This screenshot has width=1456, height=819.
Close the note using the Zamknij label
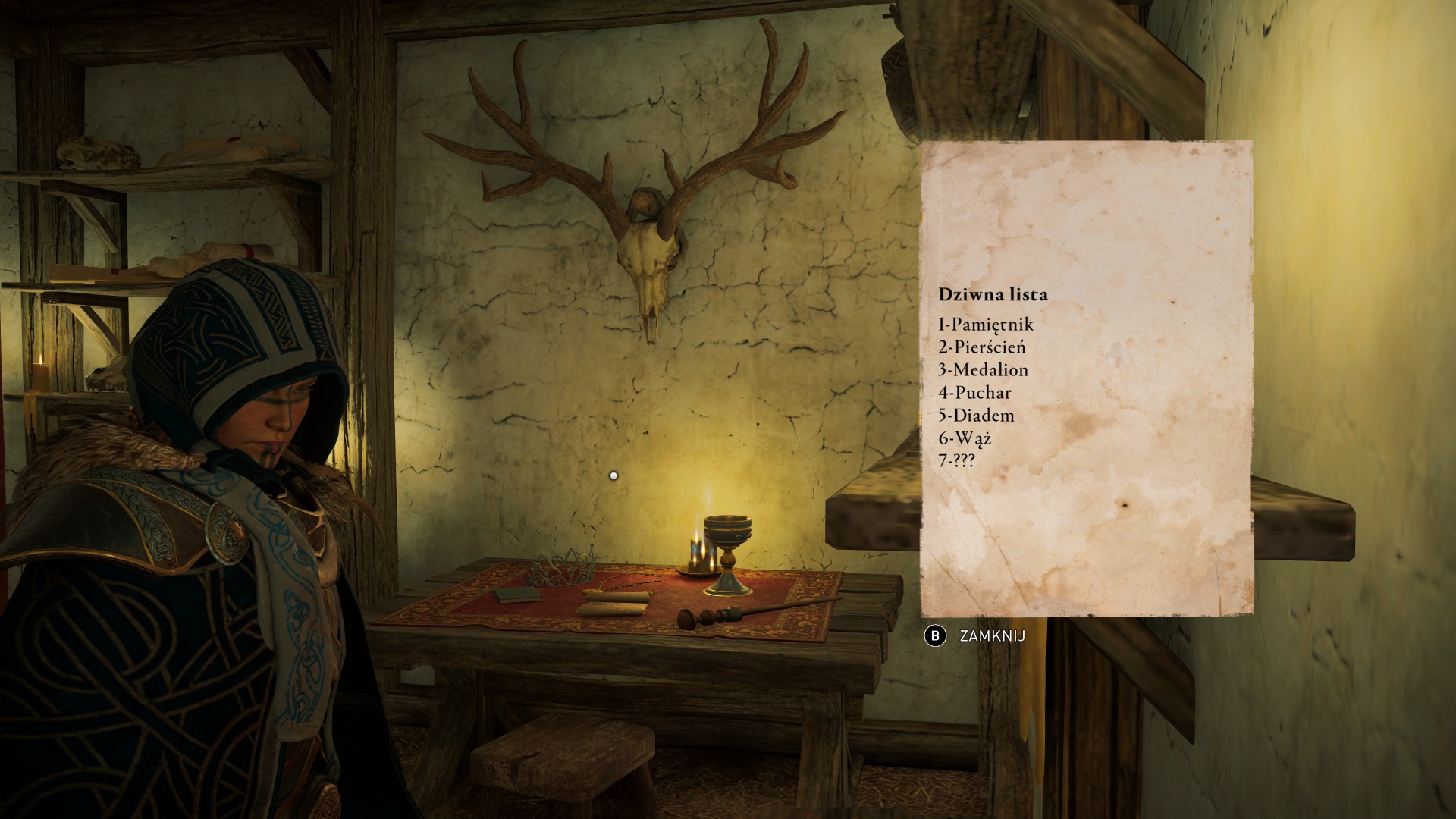[991, 635]
